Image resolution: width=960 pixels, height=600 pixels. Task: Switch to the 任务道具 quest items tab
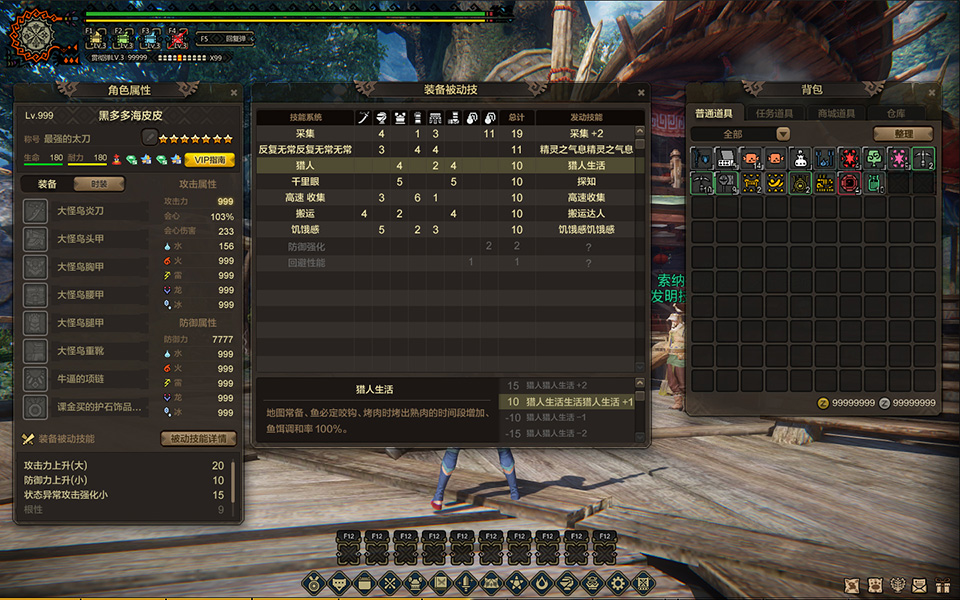[775, 114]
